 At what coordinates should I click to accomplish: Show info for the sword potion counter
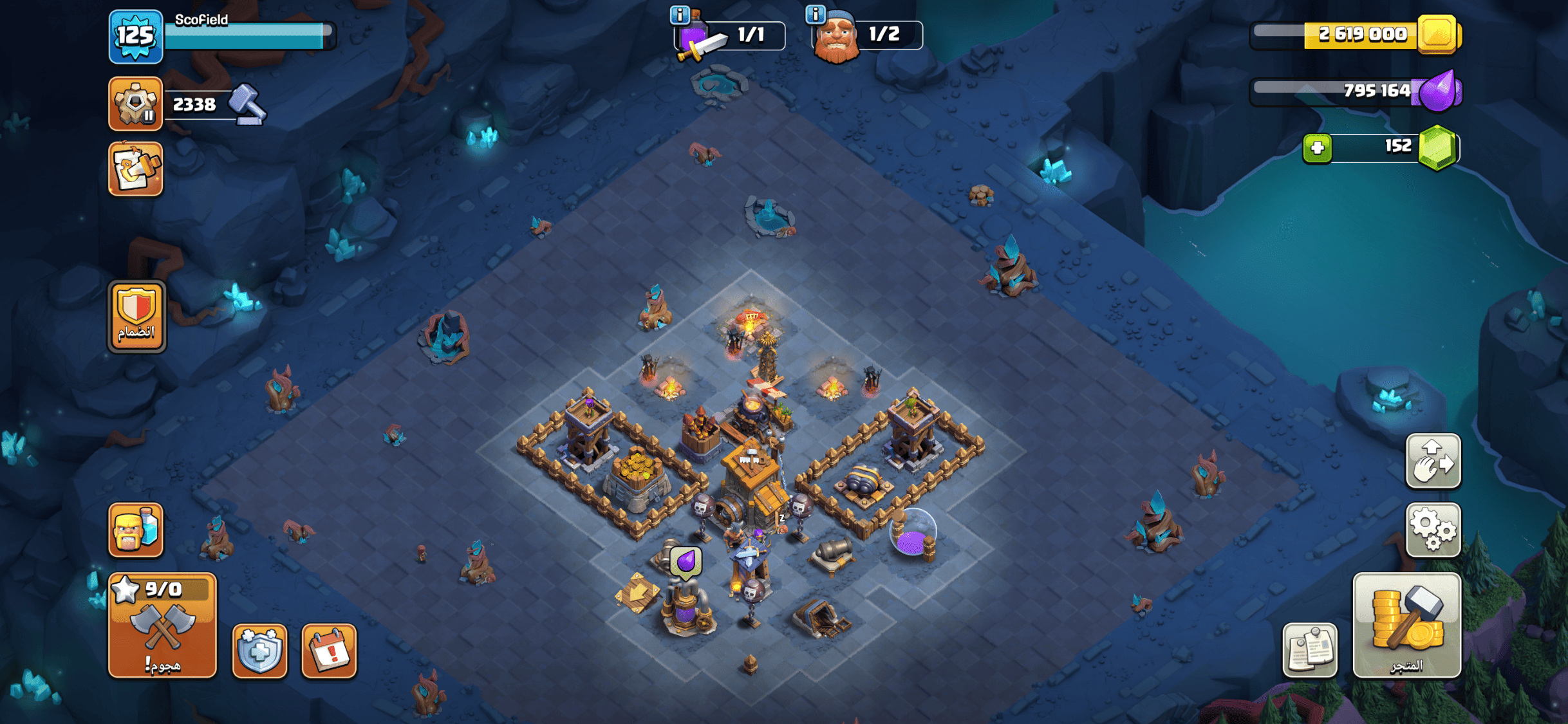point(680,14)
